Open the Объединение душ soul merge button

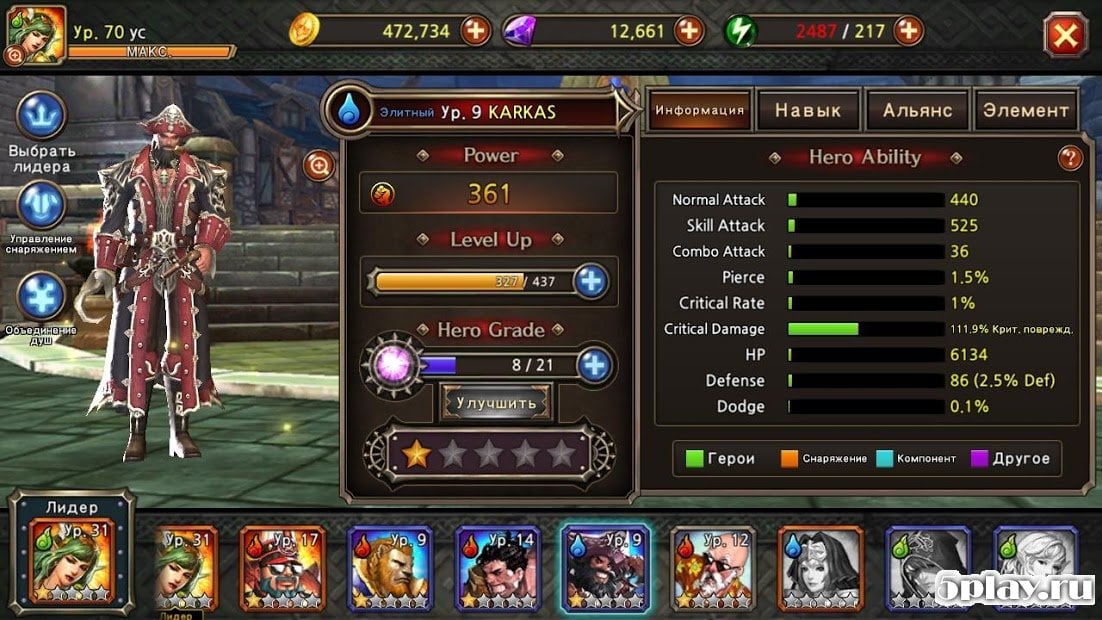point(42,297)
